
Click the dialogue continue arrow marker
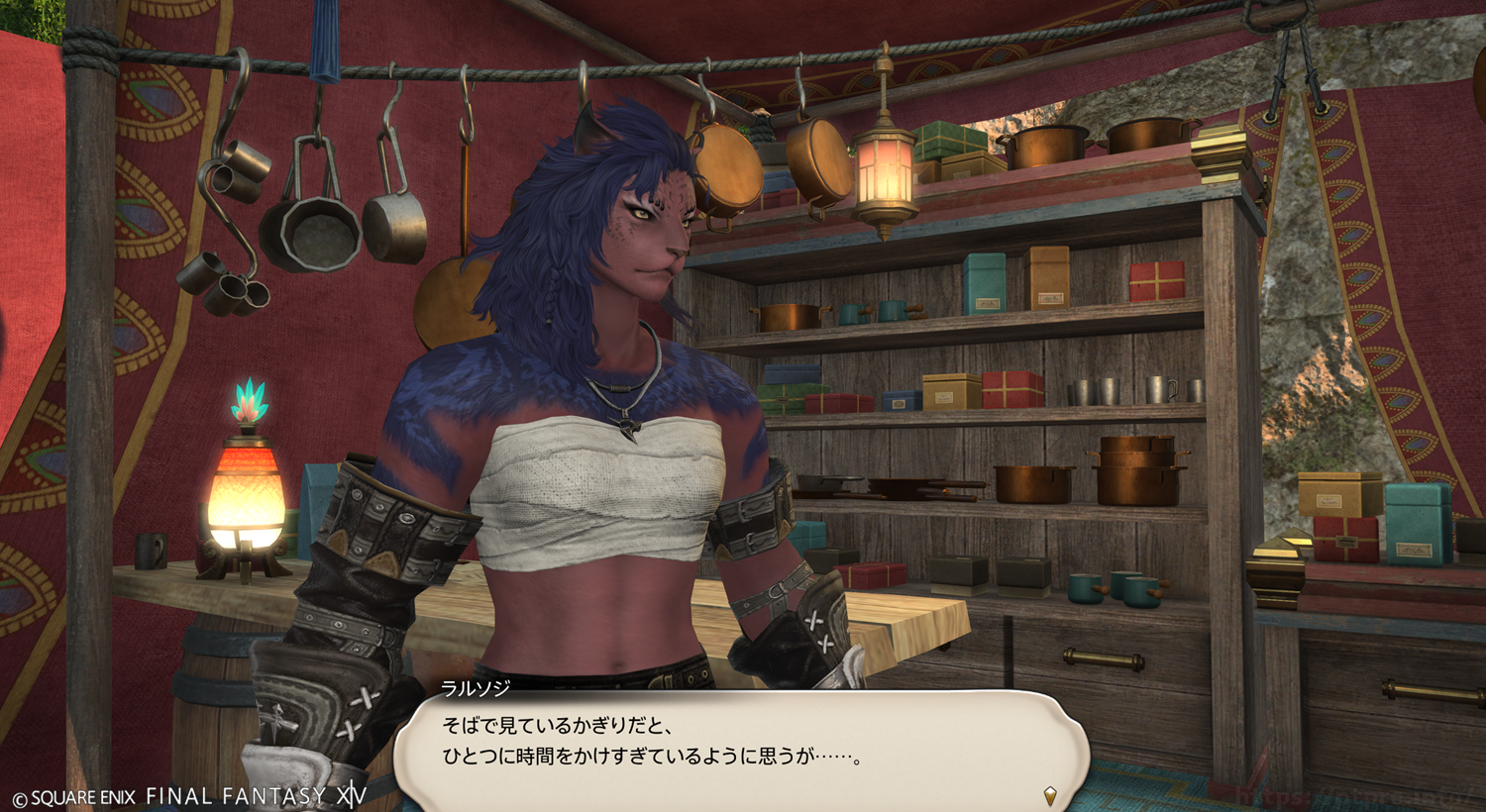(x=1050, y=795)
